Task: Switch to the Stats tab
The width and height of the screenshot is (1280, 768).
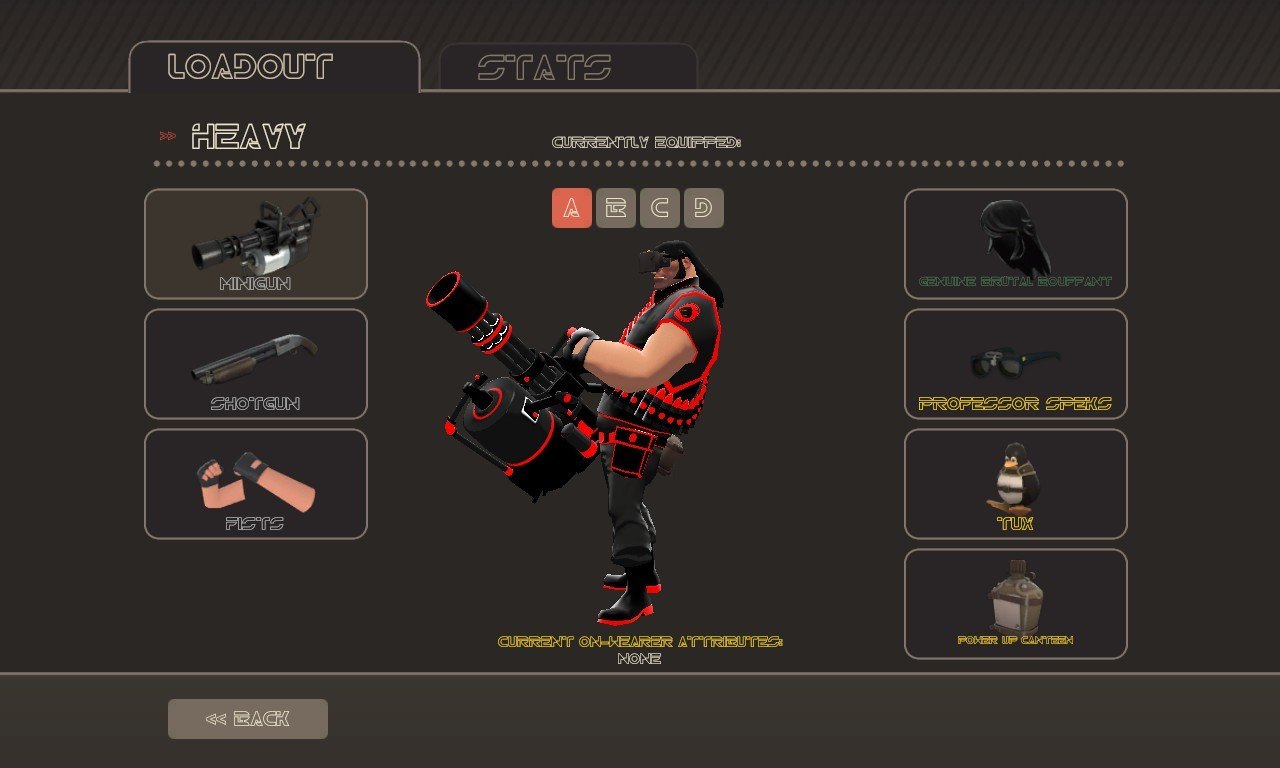Action: point(567,67)
